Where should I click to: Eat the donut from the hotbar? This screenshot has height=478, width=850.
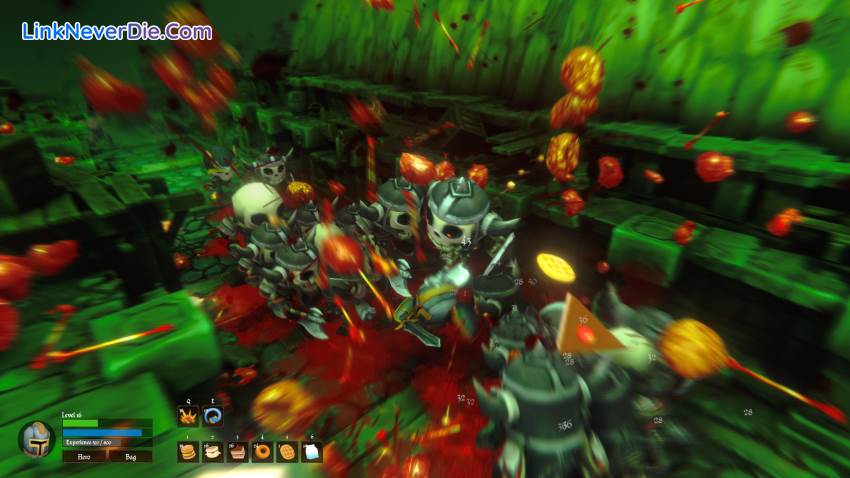click(262, 451)
